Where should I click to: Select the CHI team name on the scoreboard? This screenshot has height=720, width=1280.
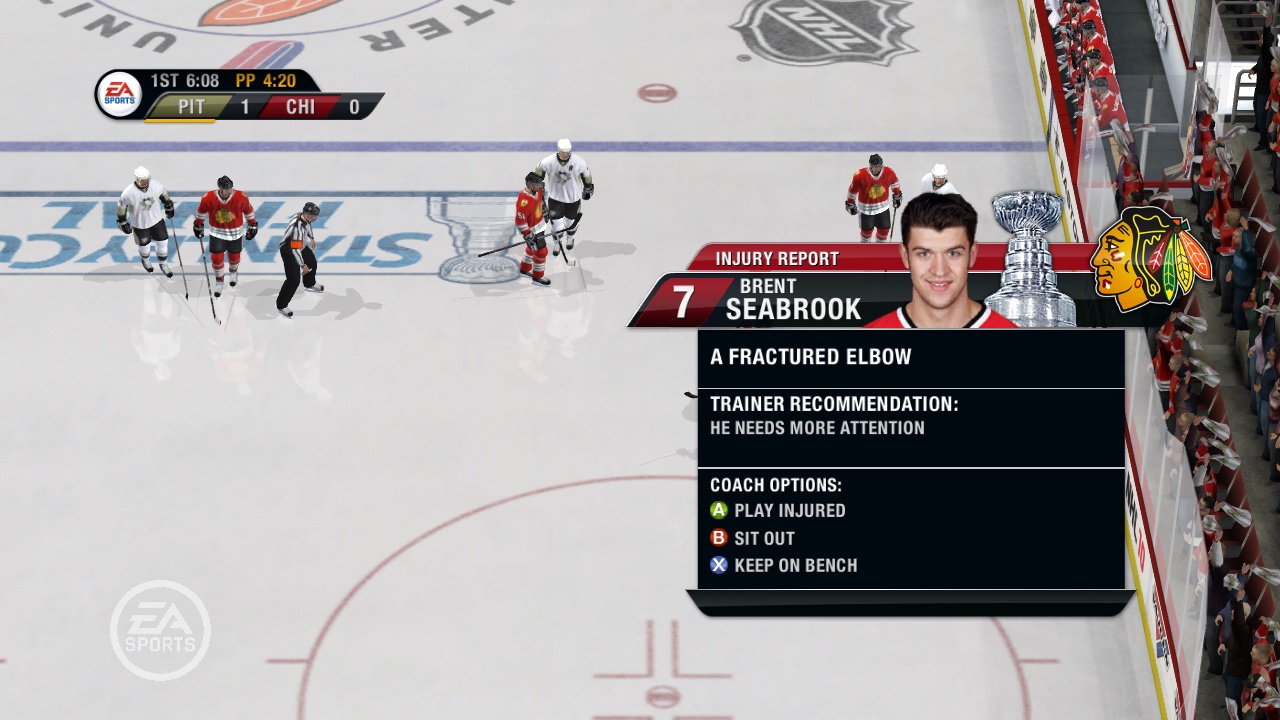tap(299, 107)
